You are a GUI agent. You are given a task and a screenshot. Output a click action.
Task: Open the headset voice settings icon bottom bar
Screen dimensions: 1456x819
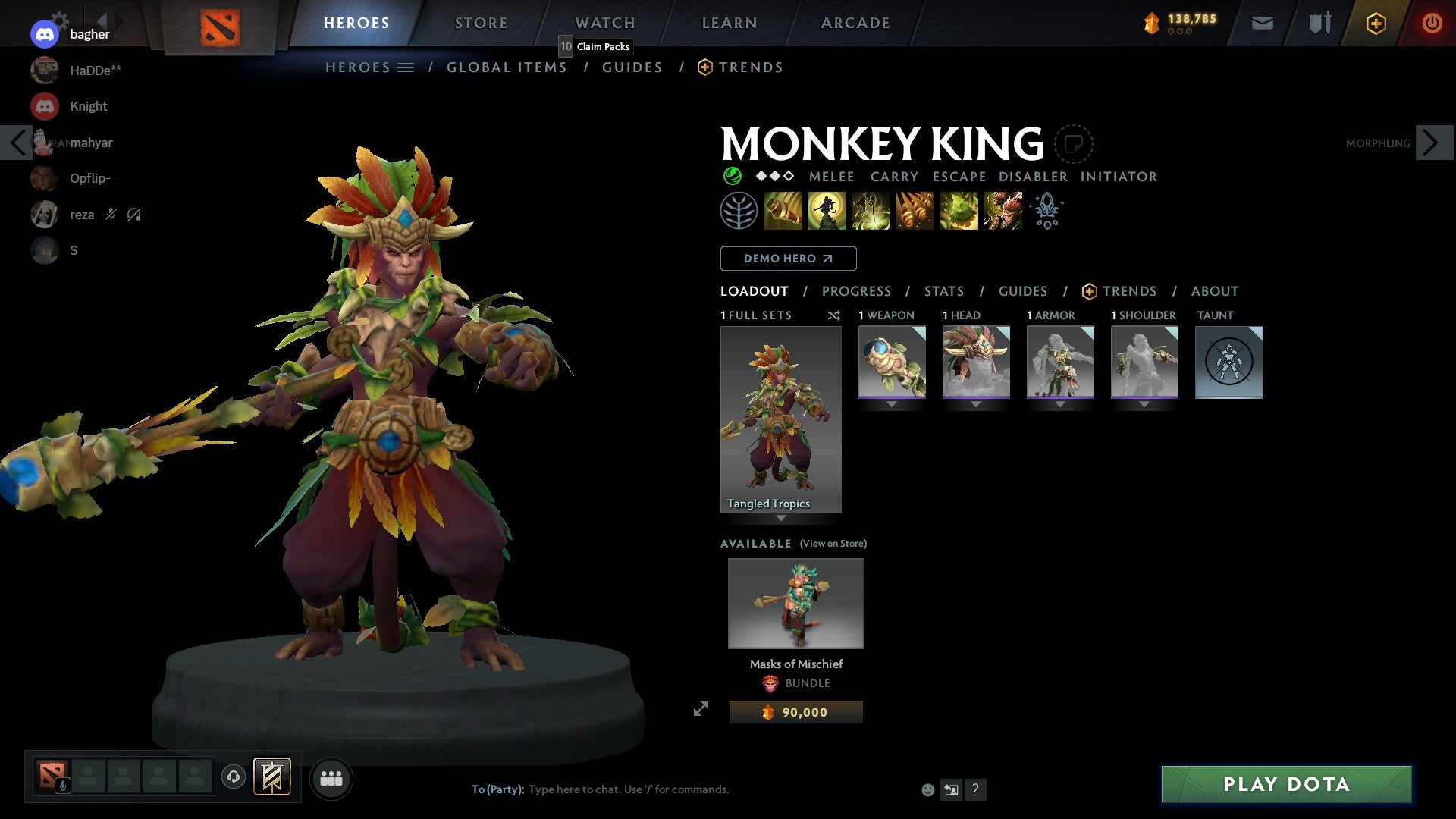pyautogui.click(x=234, y=777)
